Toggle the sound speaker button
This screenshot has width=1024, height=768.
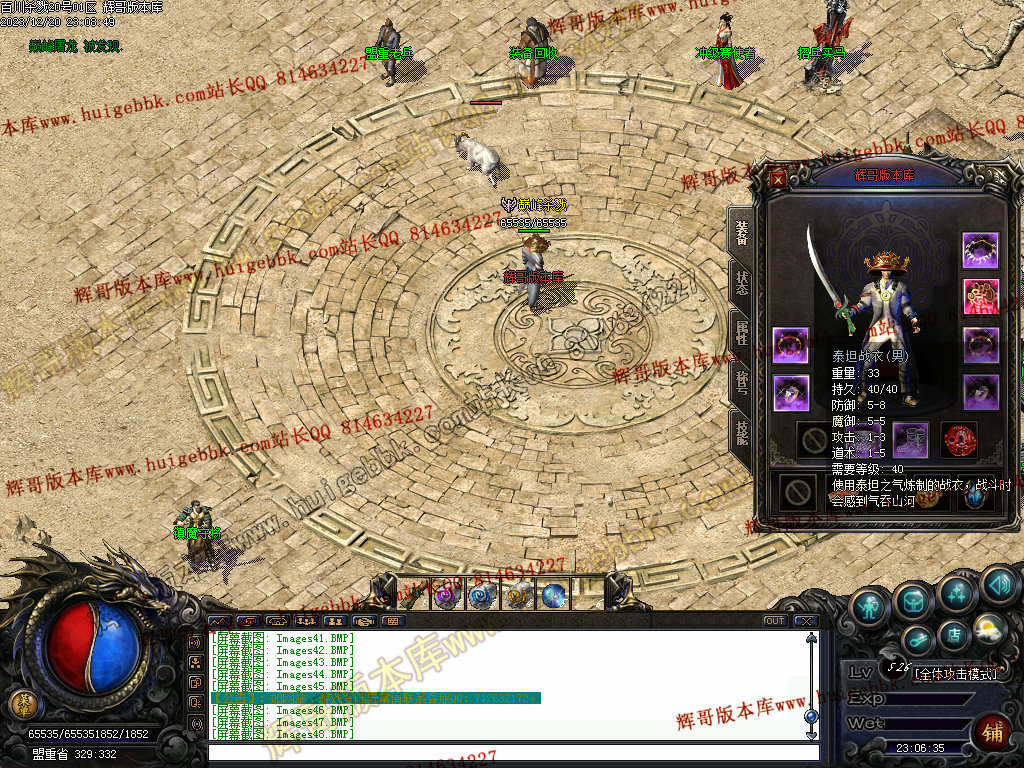(998, 584)
